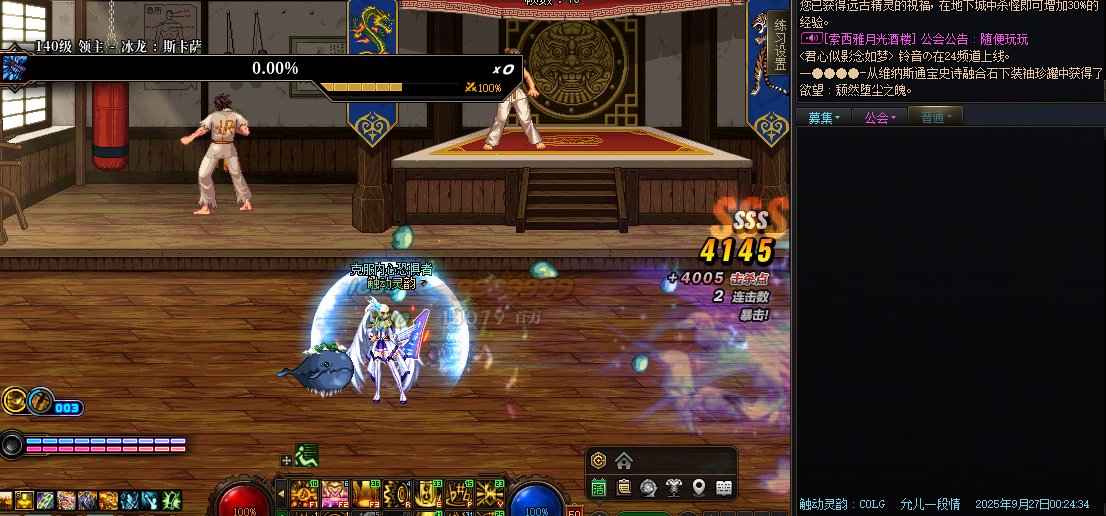
Task: Switch to the 公会 guild chat tab
Action: click(x=880, y=118)
